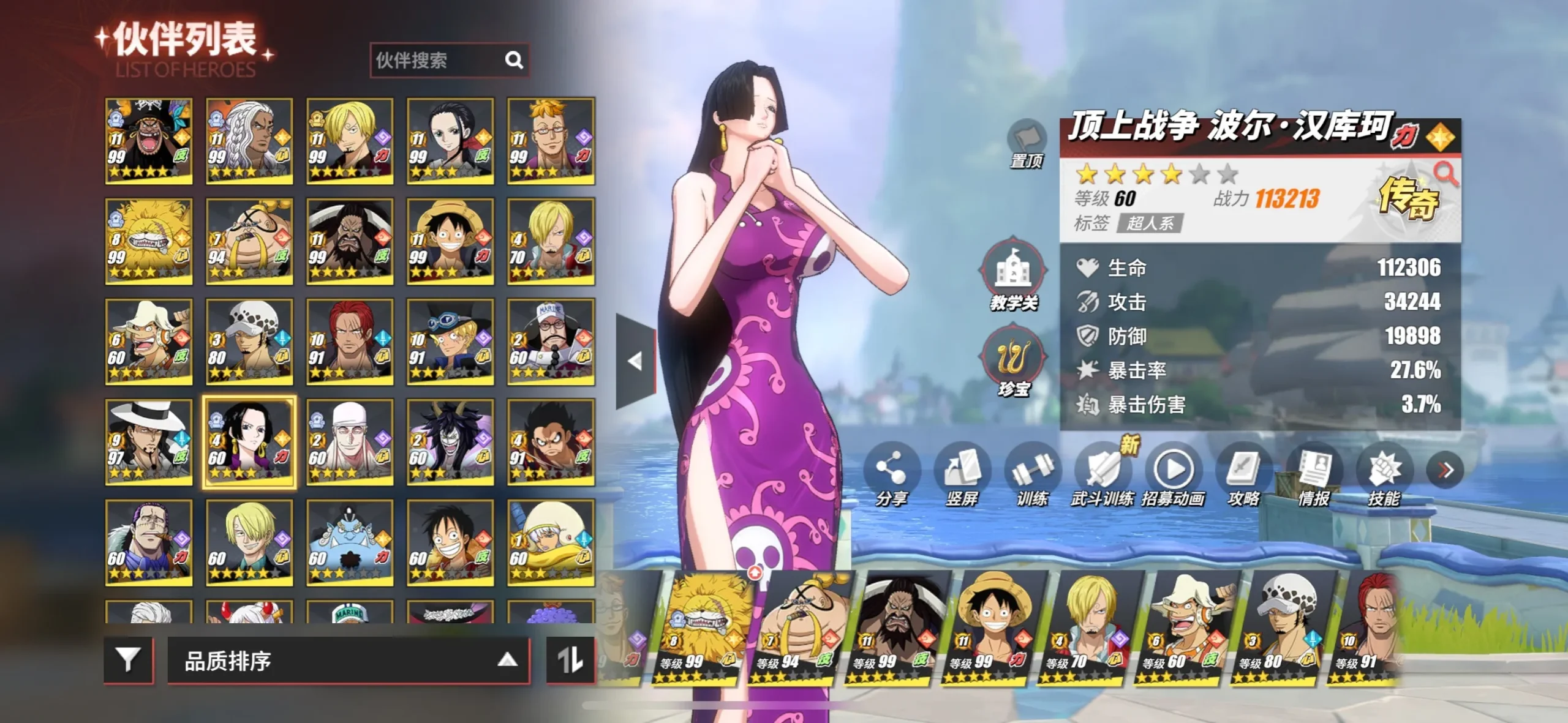Choose the Kaido hero tile in the grid
Viewport: 1568px width, 723px height.
coord(350,241)
